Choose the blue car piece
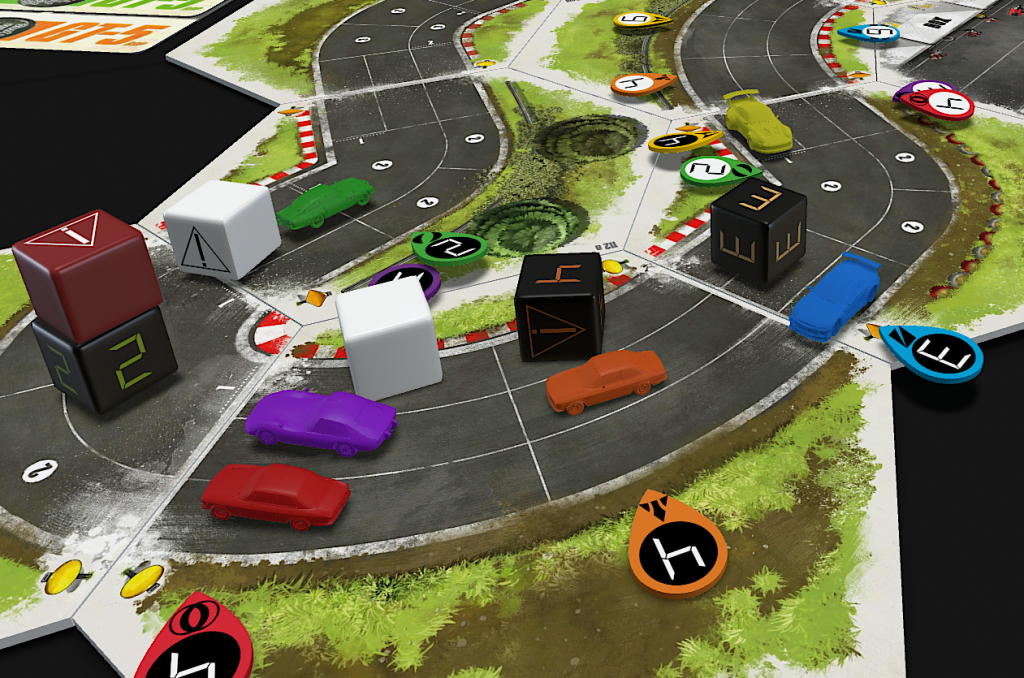The width and height of the screenshot is (1024, 678). click(833, 297)
